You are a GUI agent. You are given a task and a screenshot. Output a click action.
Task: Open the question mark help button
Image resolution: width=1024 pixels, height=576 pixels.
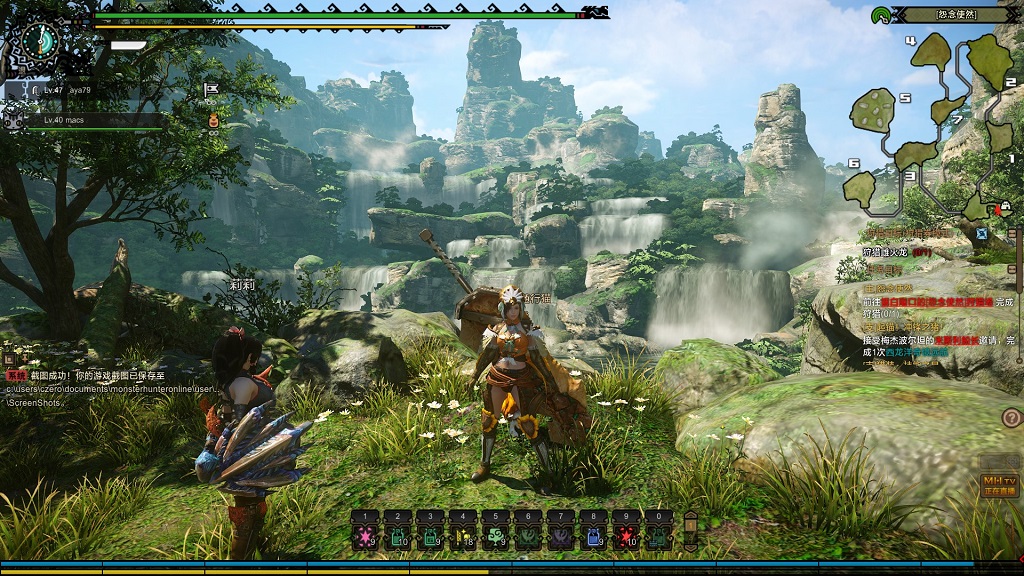click(1011, 418)
